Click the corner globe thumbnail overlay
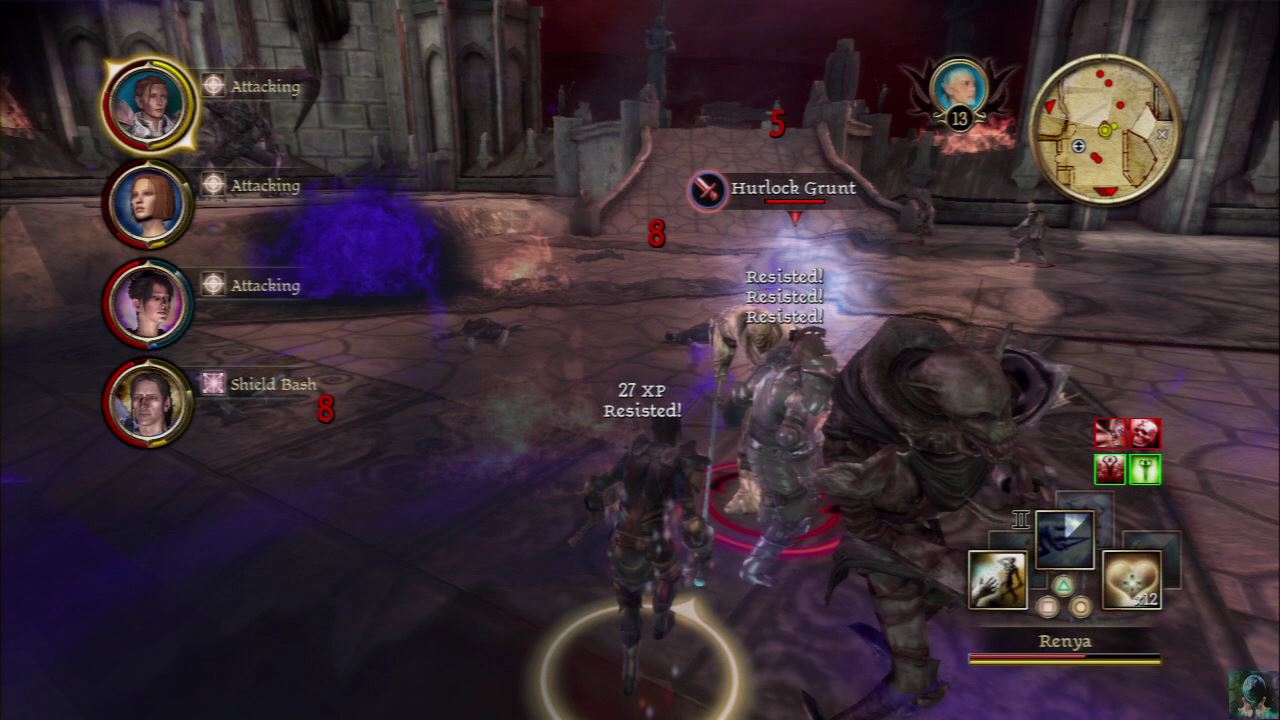Viewport: 1280px width, 720px height. click(1253, 693)
